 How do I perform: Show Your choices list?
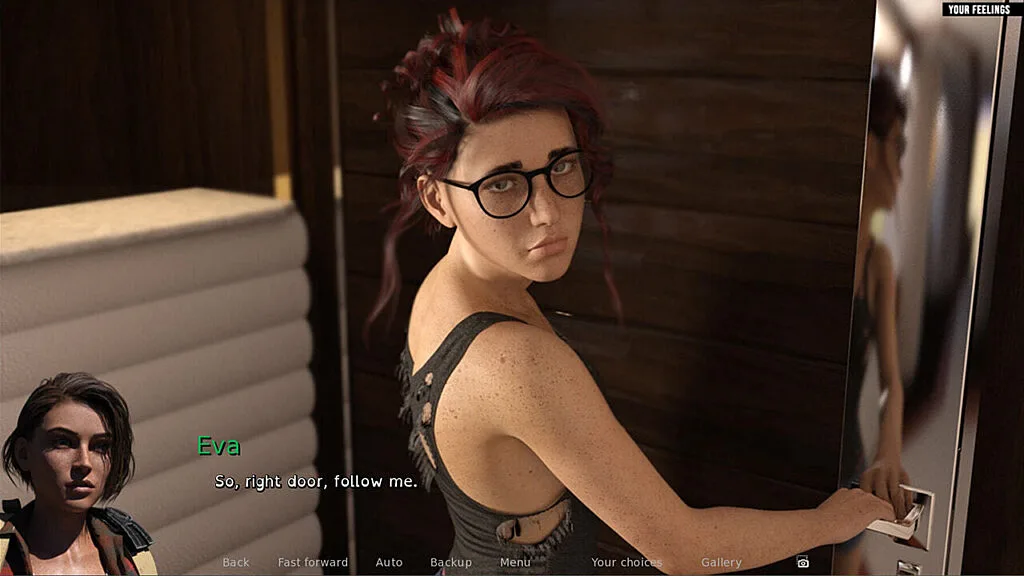pyautogui.click(x=627, y=562)
